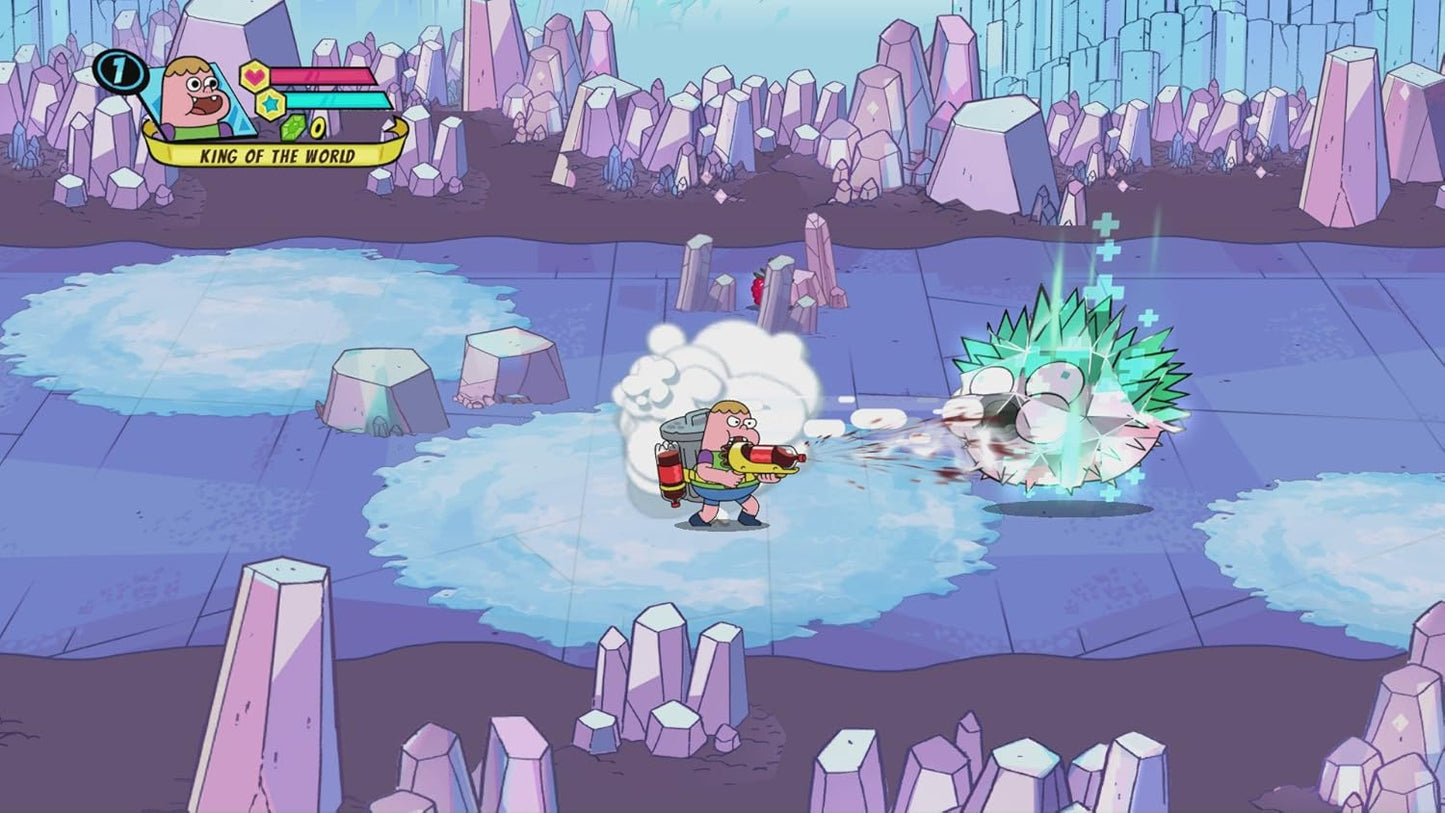
Task: Click Clarence's character portrait
Action: click(x=193, y=96)
